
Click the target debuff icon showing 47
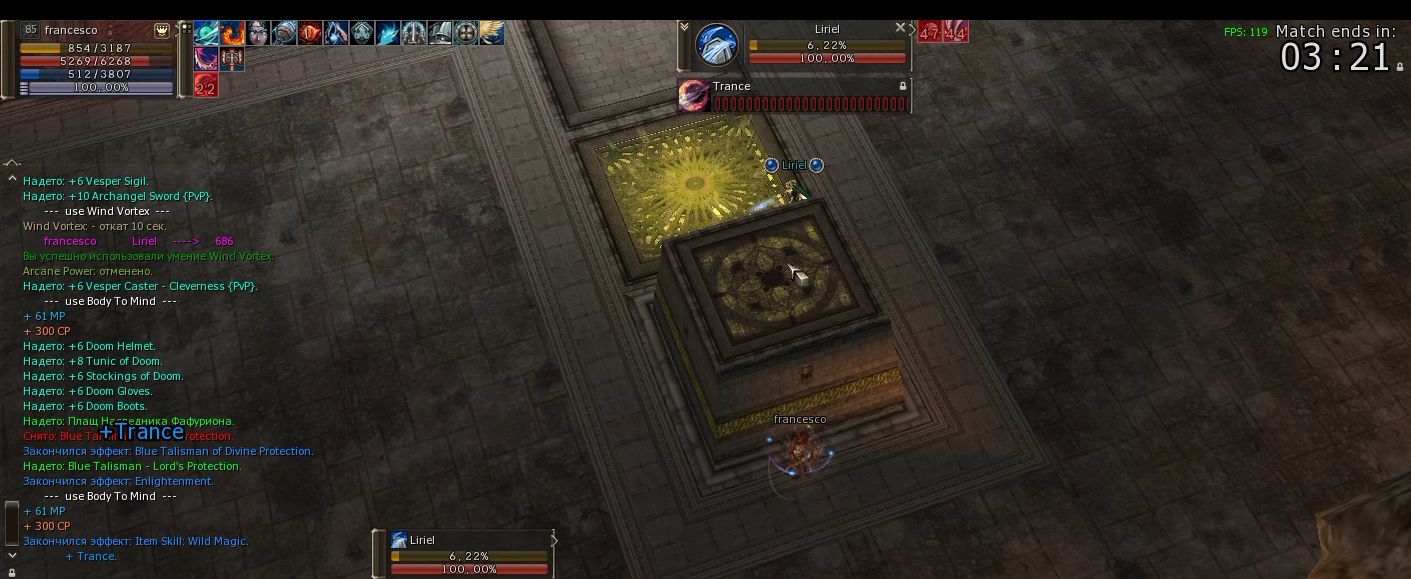tap(930, 32)
